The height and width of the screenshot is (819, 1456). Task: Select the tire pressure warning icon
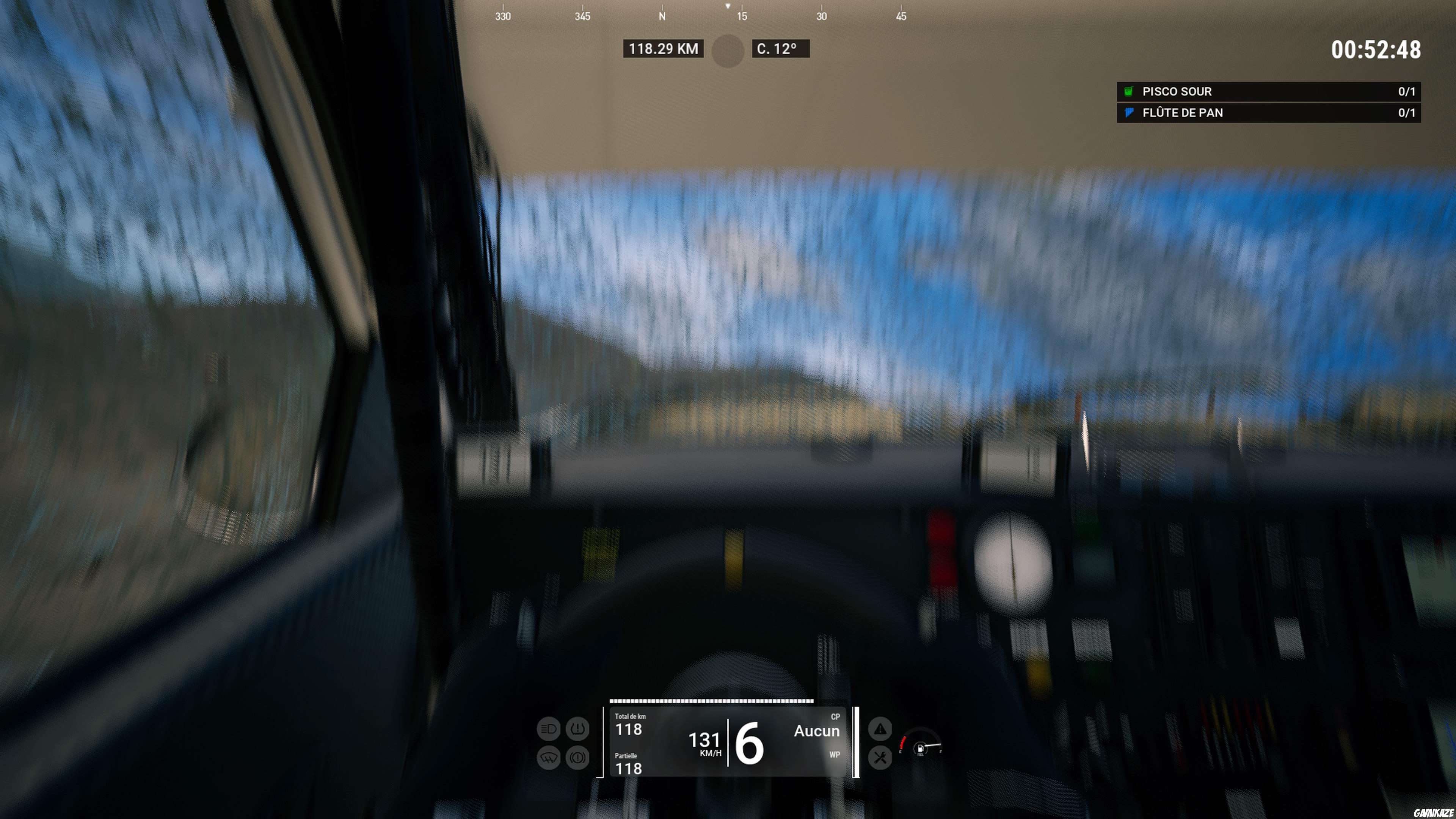click(577, 729)
